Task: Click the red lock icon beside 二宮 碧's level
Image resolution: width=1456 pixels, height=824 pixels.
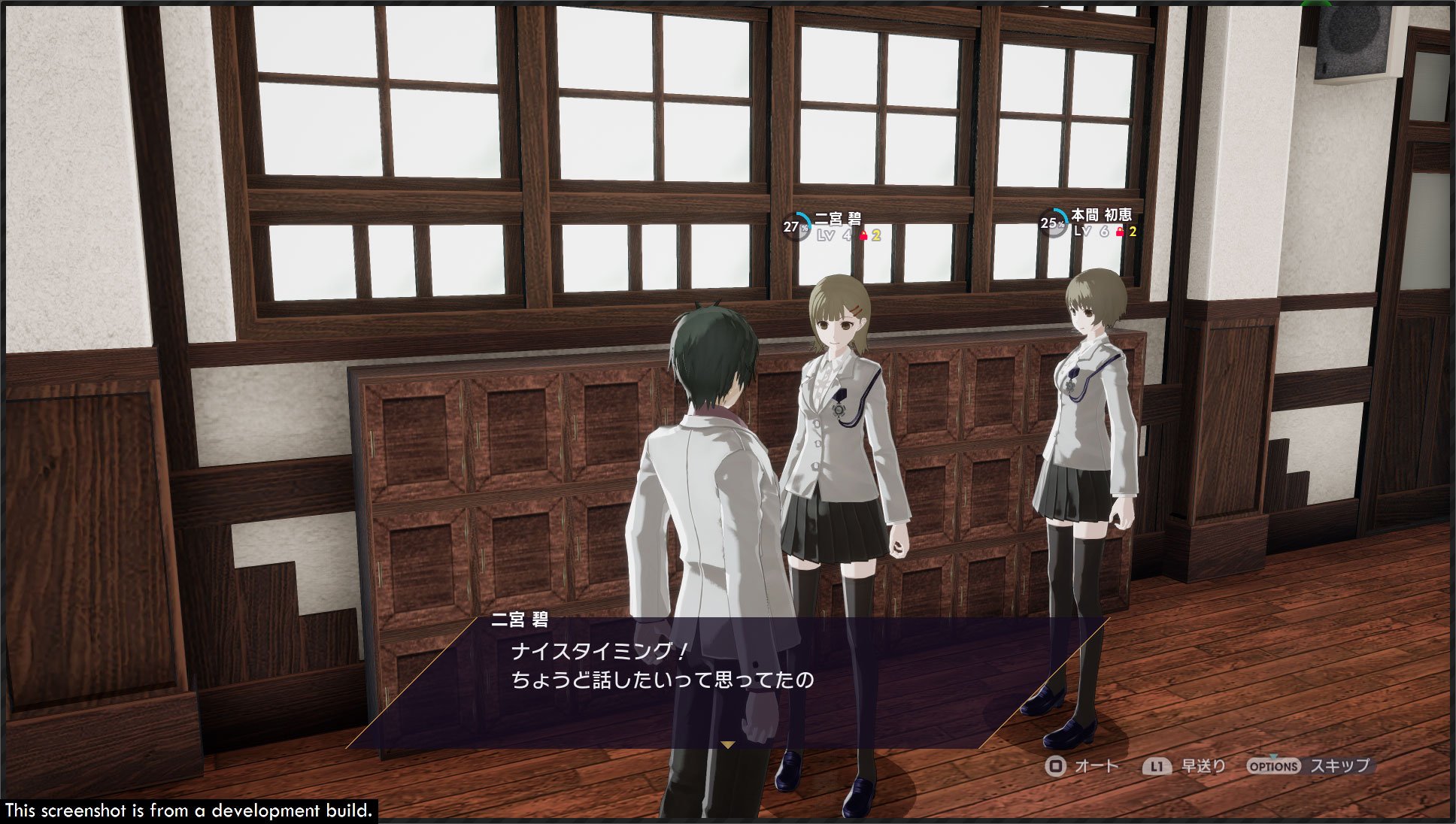Action: 863,235
